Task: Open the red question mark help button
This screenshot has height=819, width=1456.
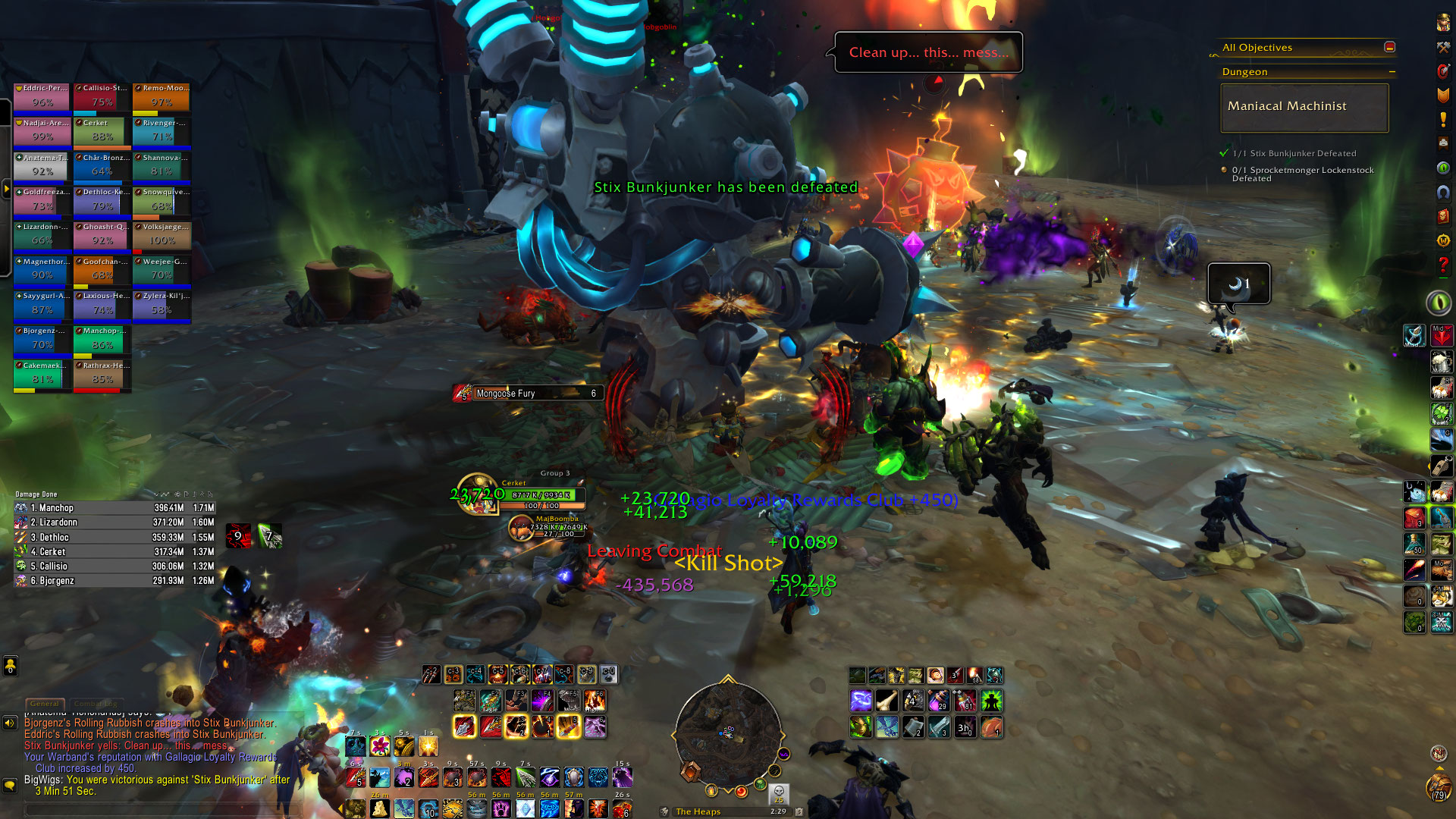Action: [1443, 265]
